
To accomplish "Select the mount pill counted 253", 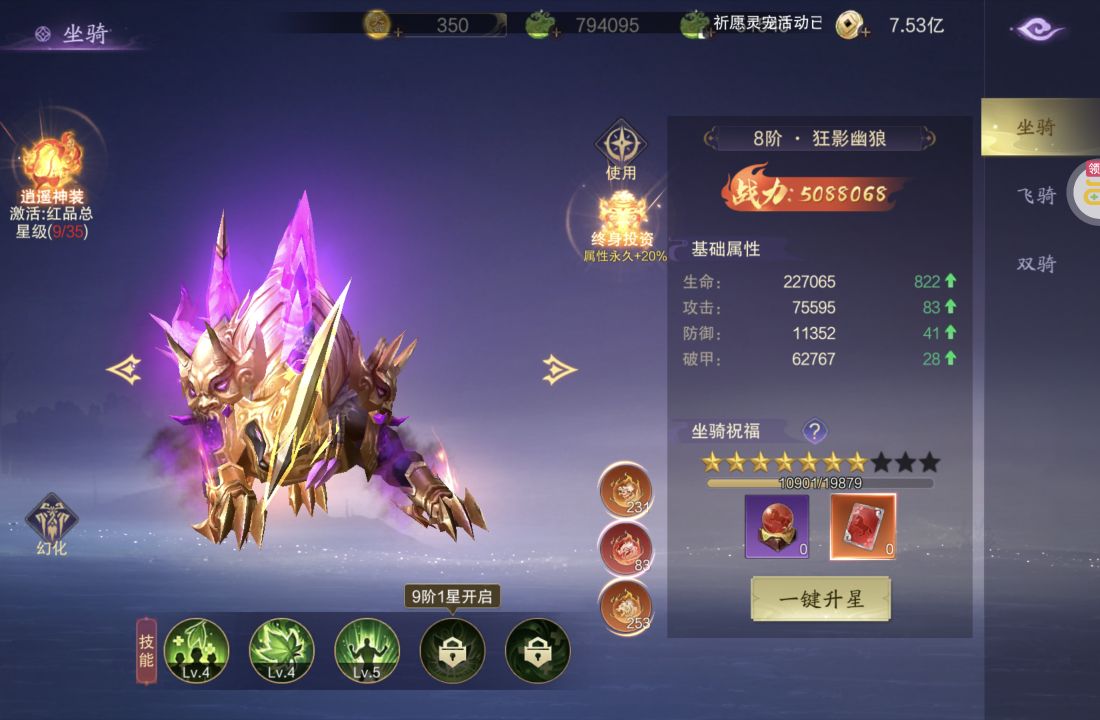I will click(x=625, y=606).
